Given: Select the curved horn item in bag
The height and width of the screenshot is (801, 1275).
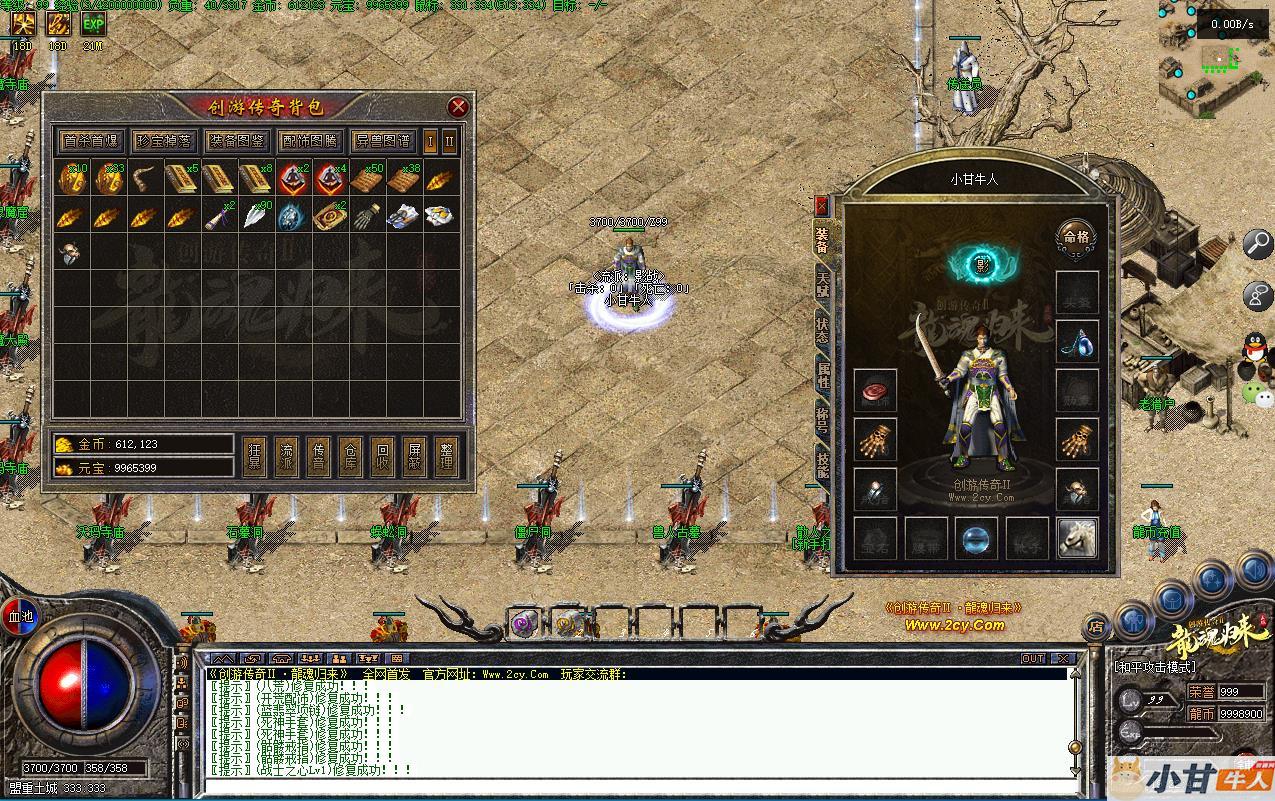Looking at the screenshot, I should 144,179.
